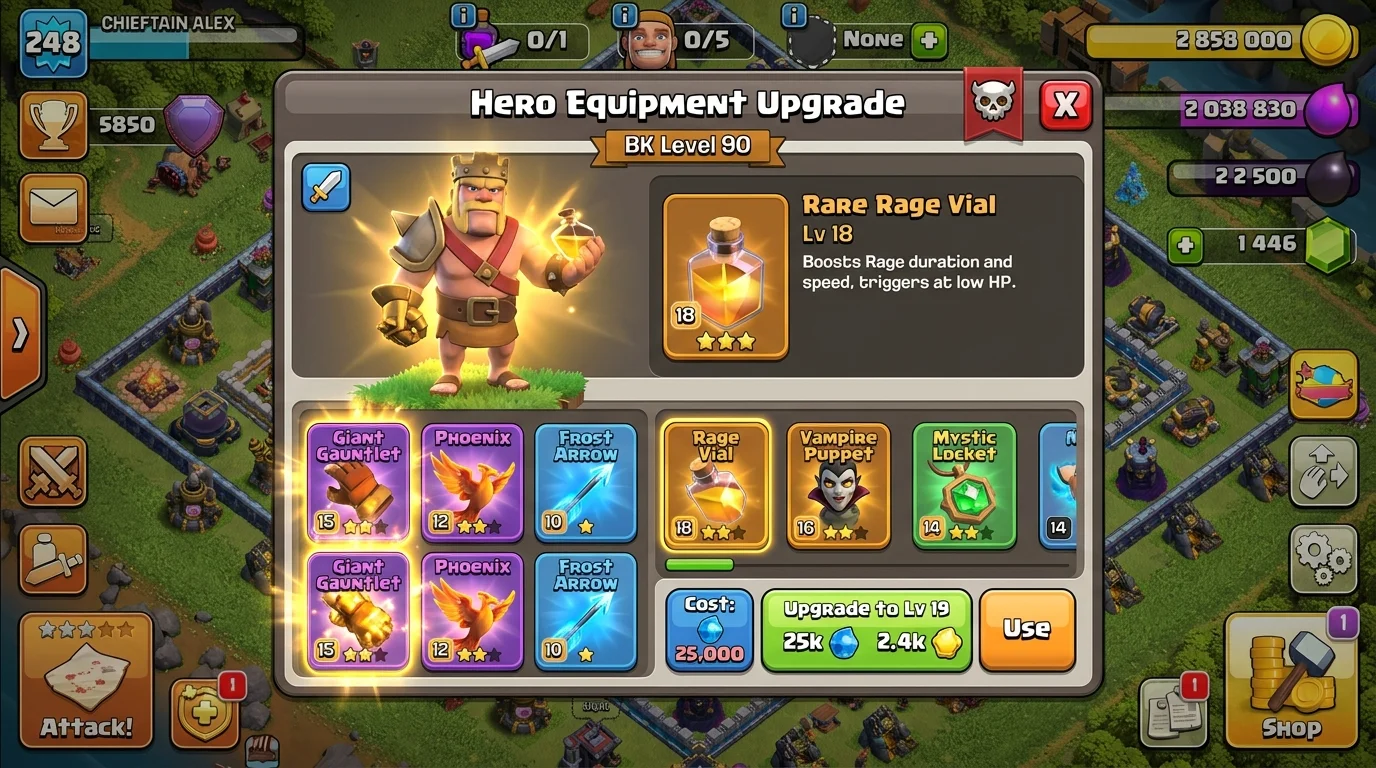The height and width of the screenshot is (768, 1376).
Task: Start an attack with the Attack! button
Action: tap(86, 680)
